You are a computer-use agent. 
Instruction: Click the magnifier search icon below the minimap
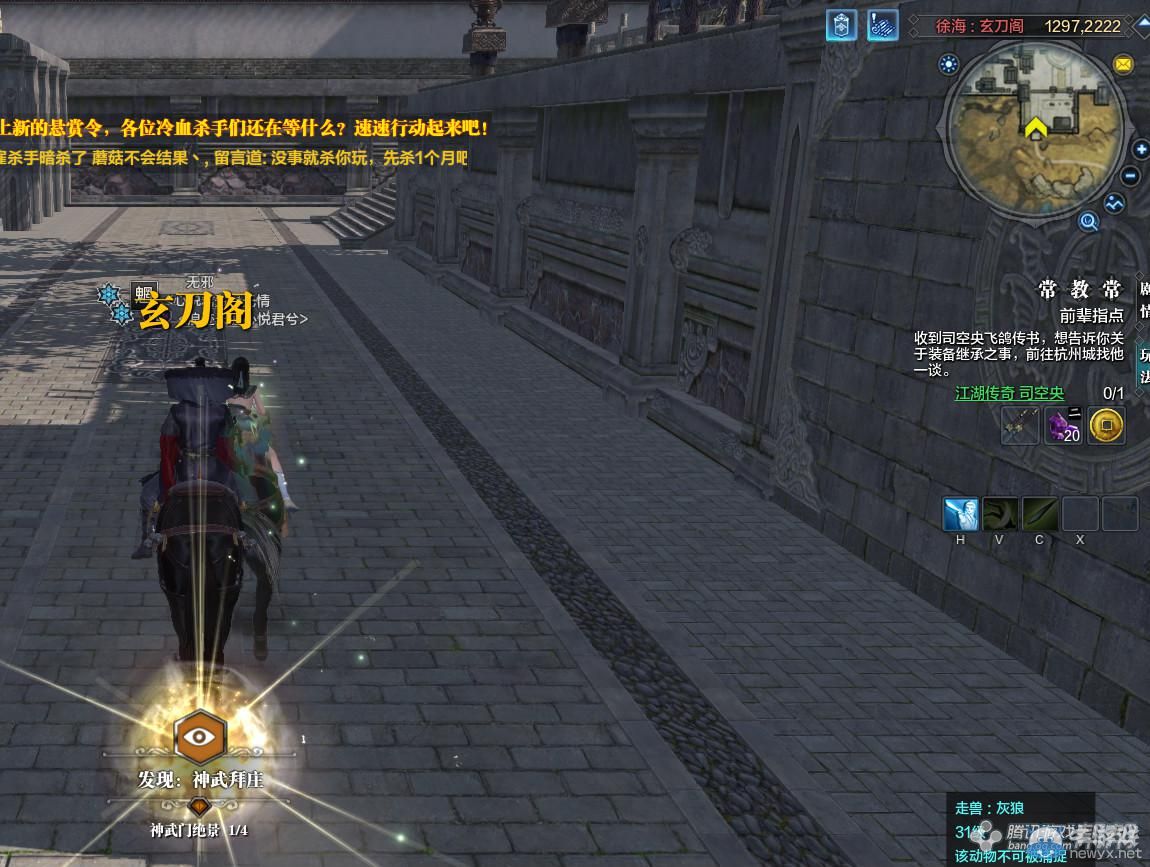click(1088, 221)
